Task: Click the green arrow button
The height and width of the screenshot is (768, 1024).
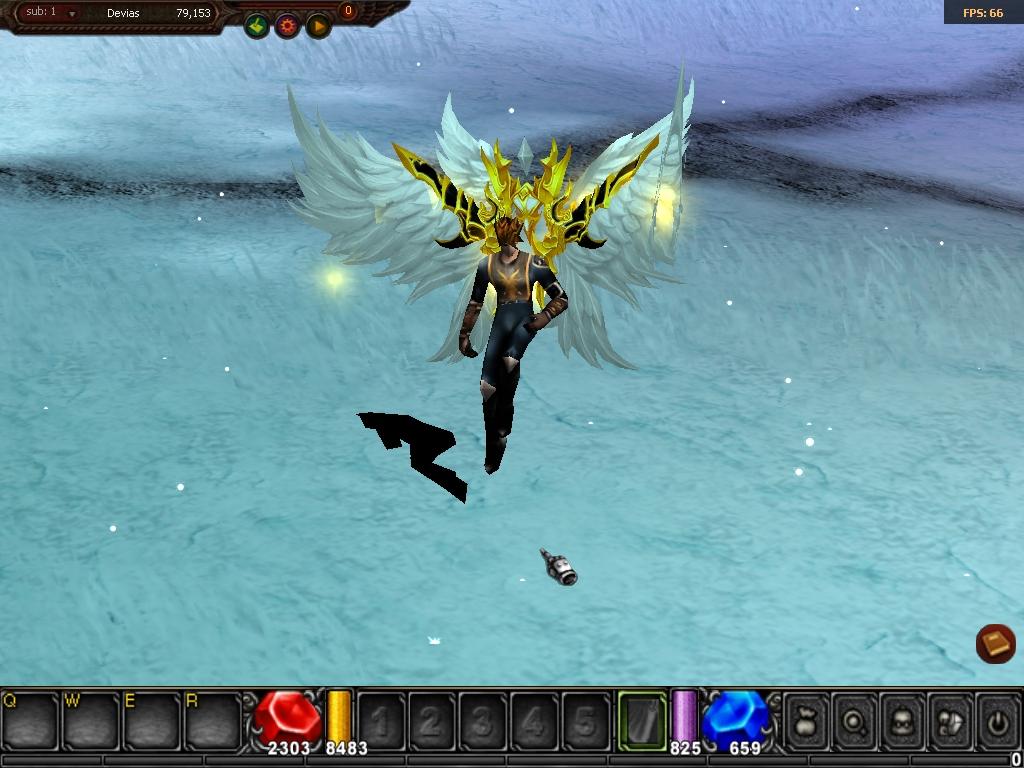Action: coord(257,26)
